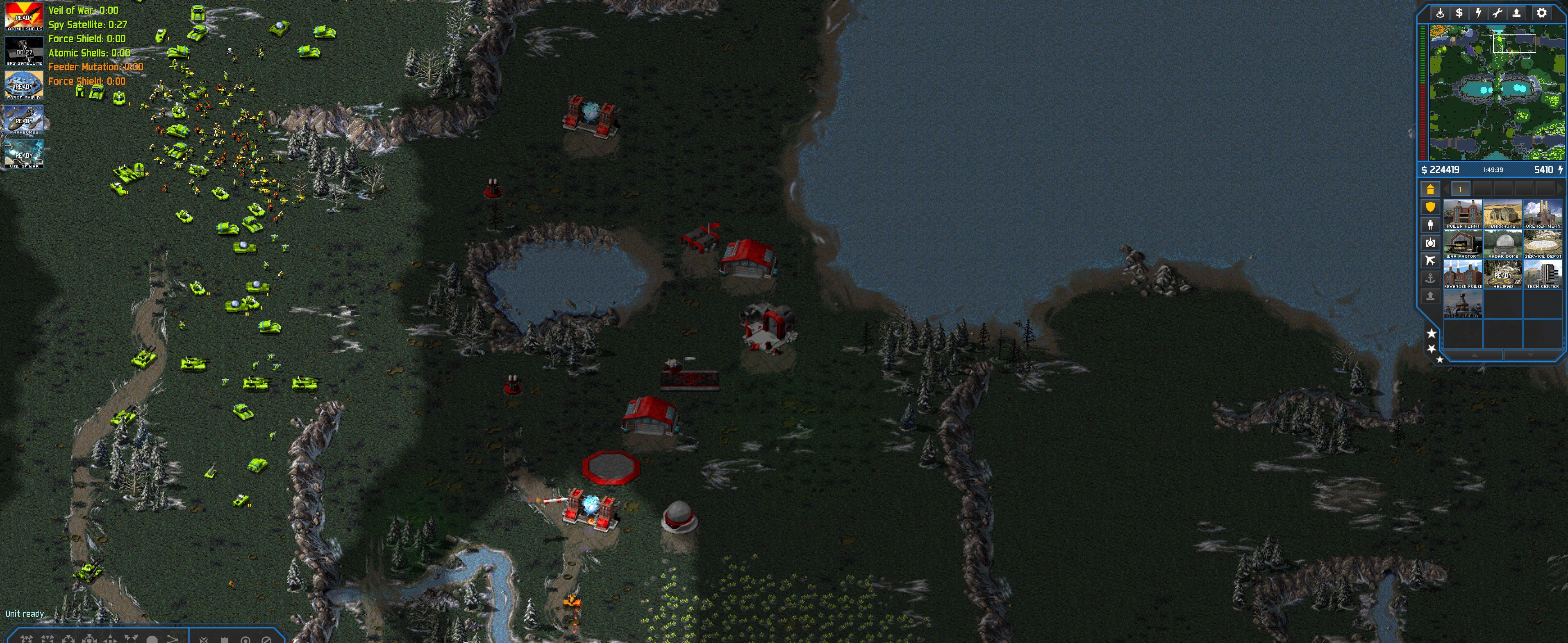Activate the Atomic Shells support power

click(x=24, y=16)
